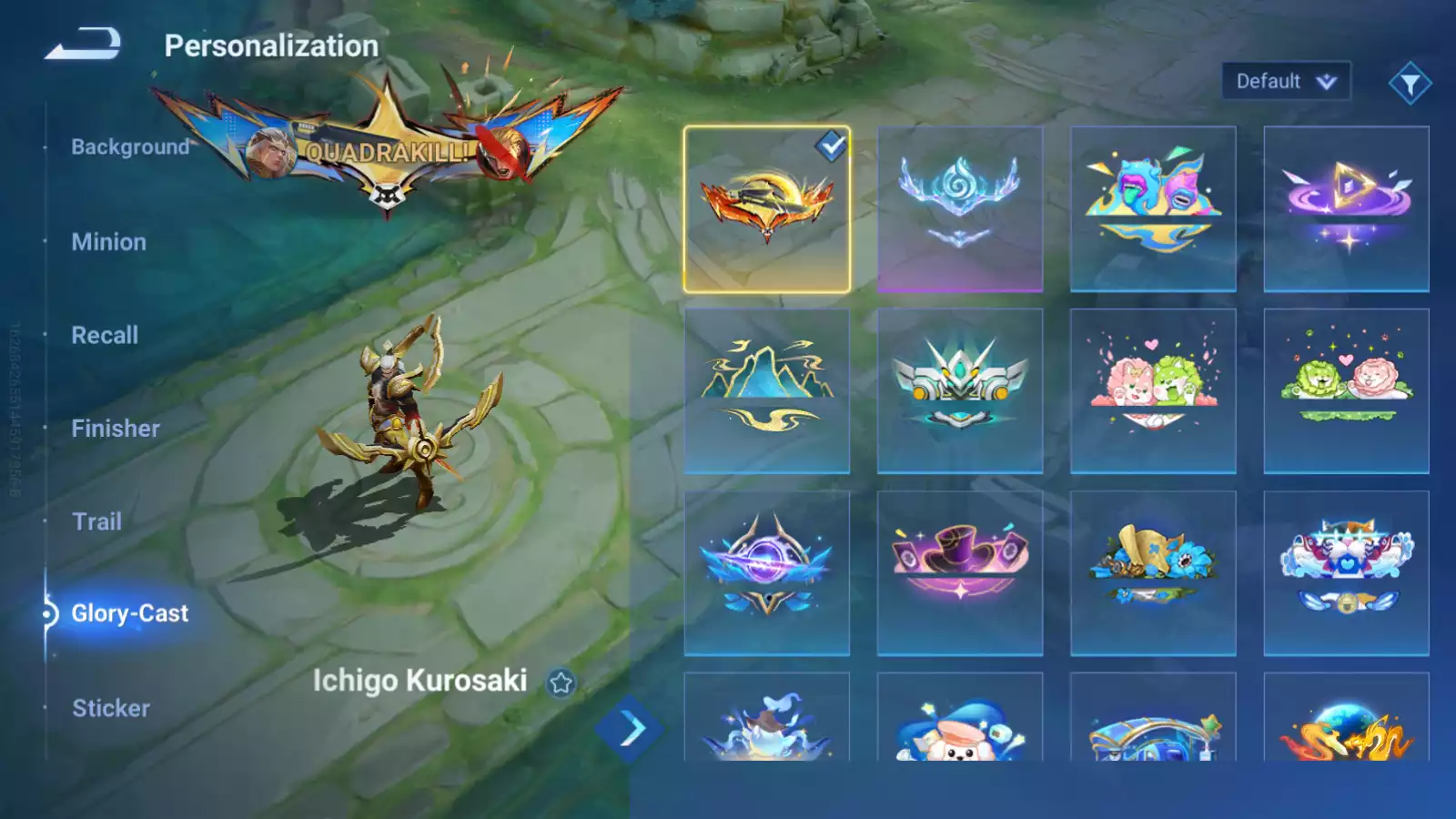Open the Minion section in the sidebar

coord(109,241)
